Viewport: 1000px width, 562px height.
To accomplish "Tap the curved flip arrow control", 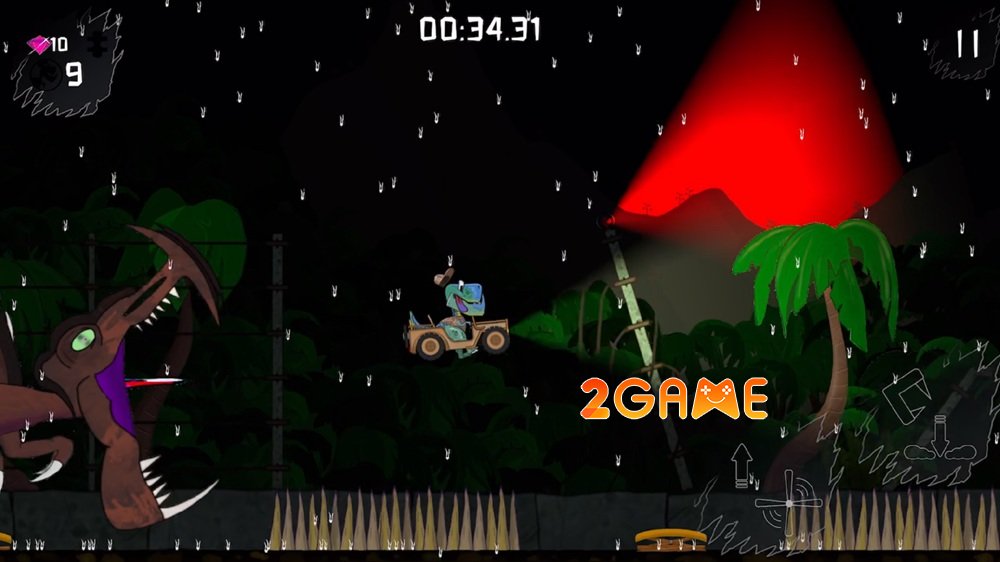I will [906, 391].
